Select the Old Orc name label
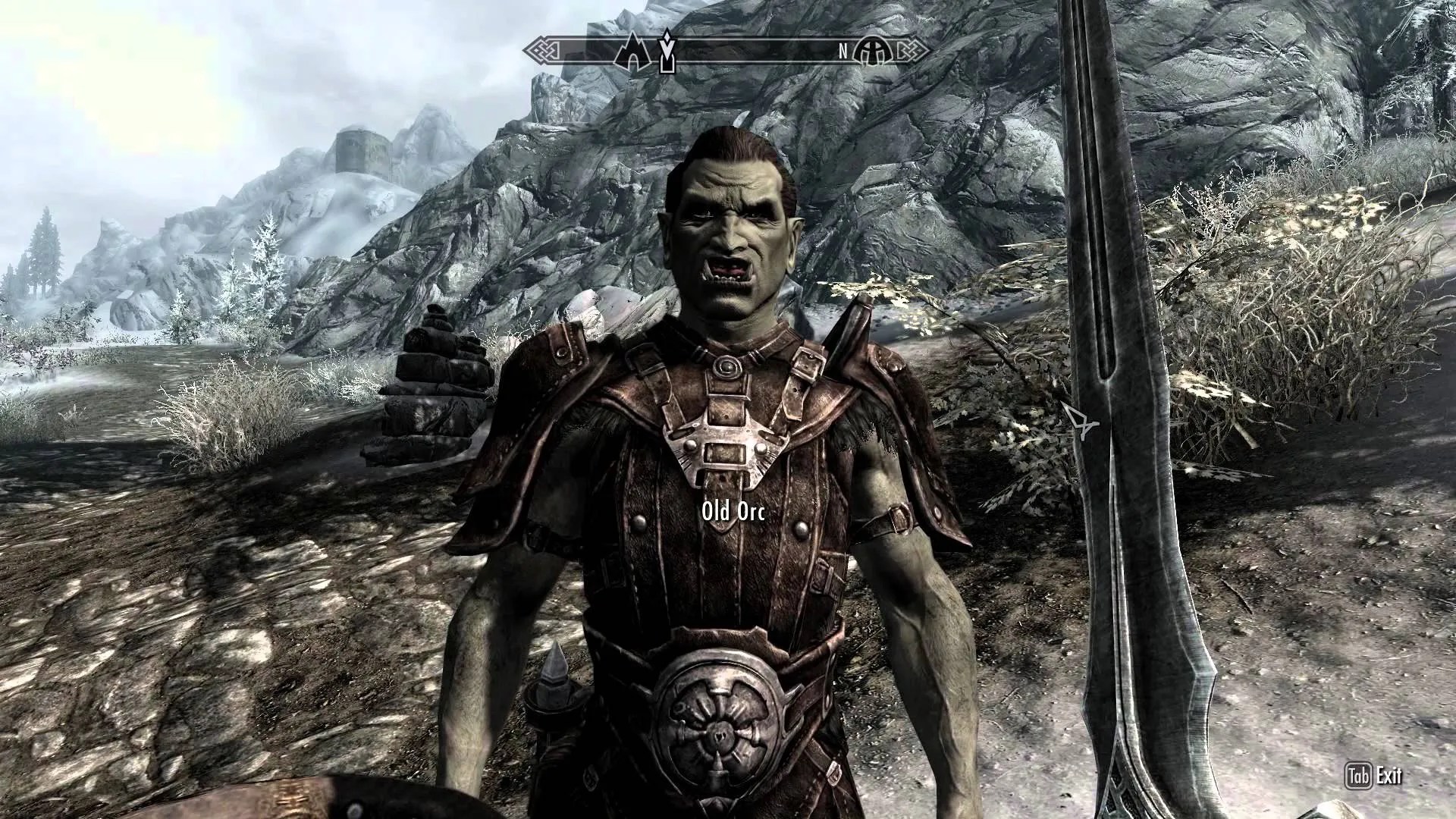Viewport: 1456px width, 819px height. coord(733,511)
